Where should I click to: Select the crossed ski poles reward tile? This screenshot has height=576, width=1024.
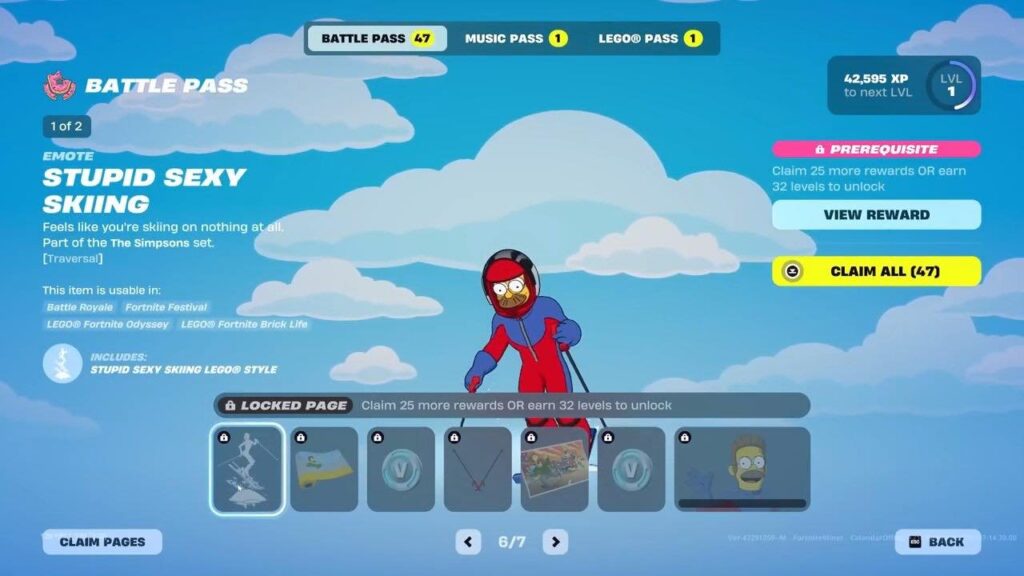click(478, 469)
